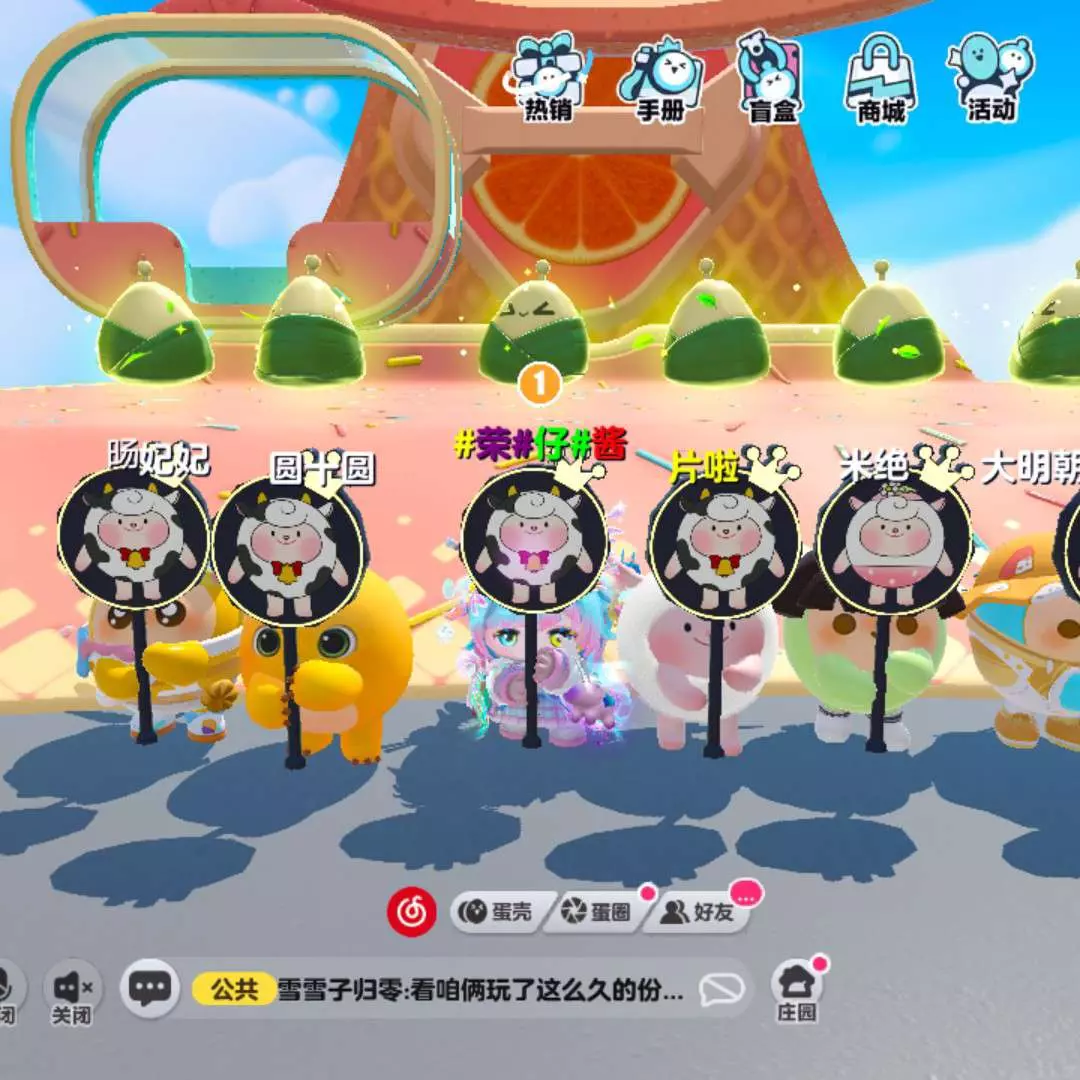Open the chat window speech bubble icon

coord(150,988)
